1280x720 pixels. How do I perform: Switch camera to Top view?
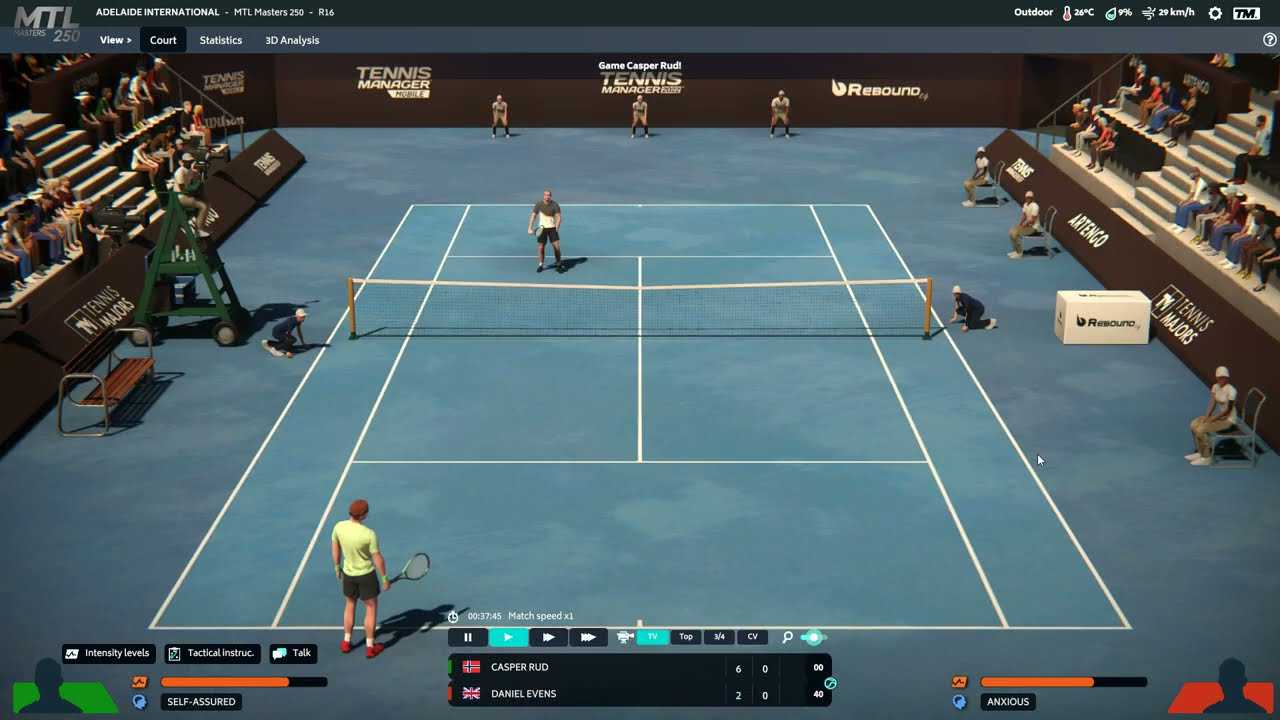(686, 637)
